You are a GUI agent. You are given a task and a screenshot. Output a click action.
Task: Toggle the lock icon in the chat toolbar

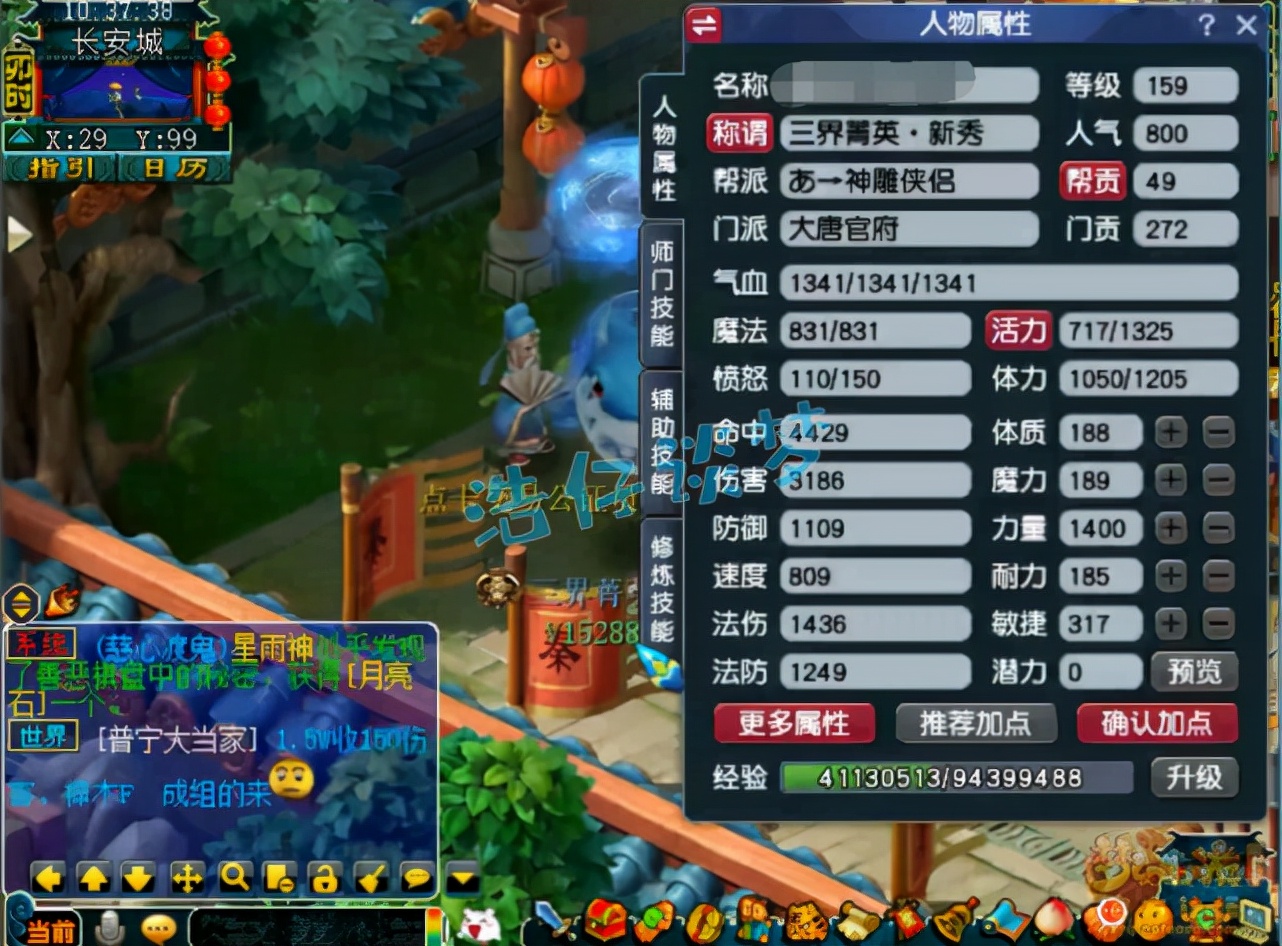pyautogui.click(x=325, y=878)
